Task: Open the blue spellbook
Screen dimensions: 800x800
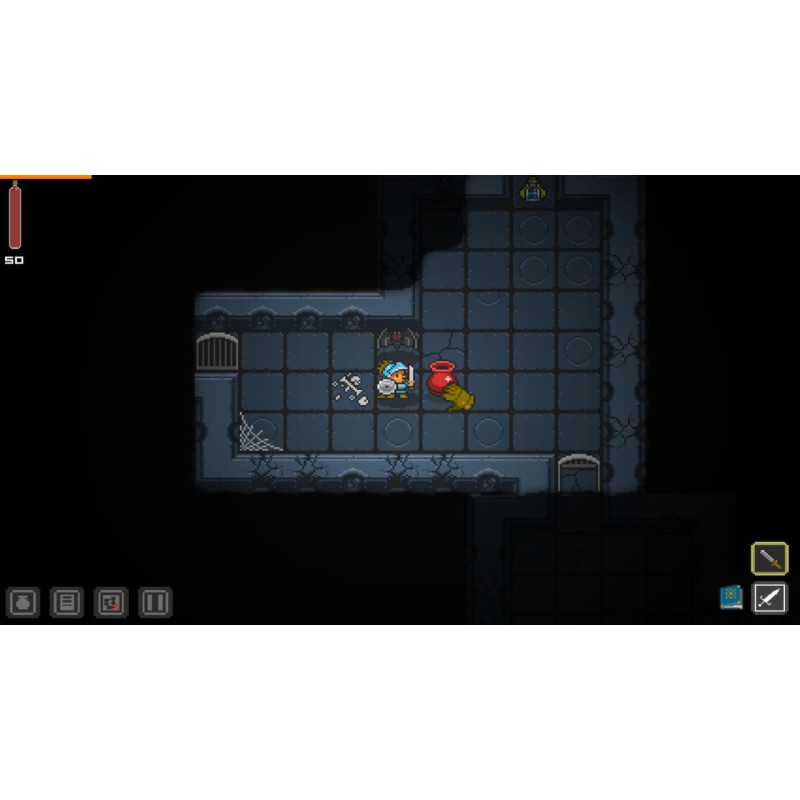Action: click(x=731, y=597)
